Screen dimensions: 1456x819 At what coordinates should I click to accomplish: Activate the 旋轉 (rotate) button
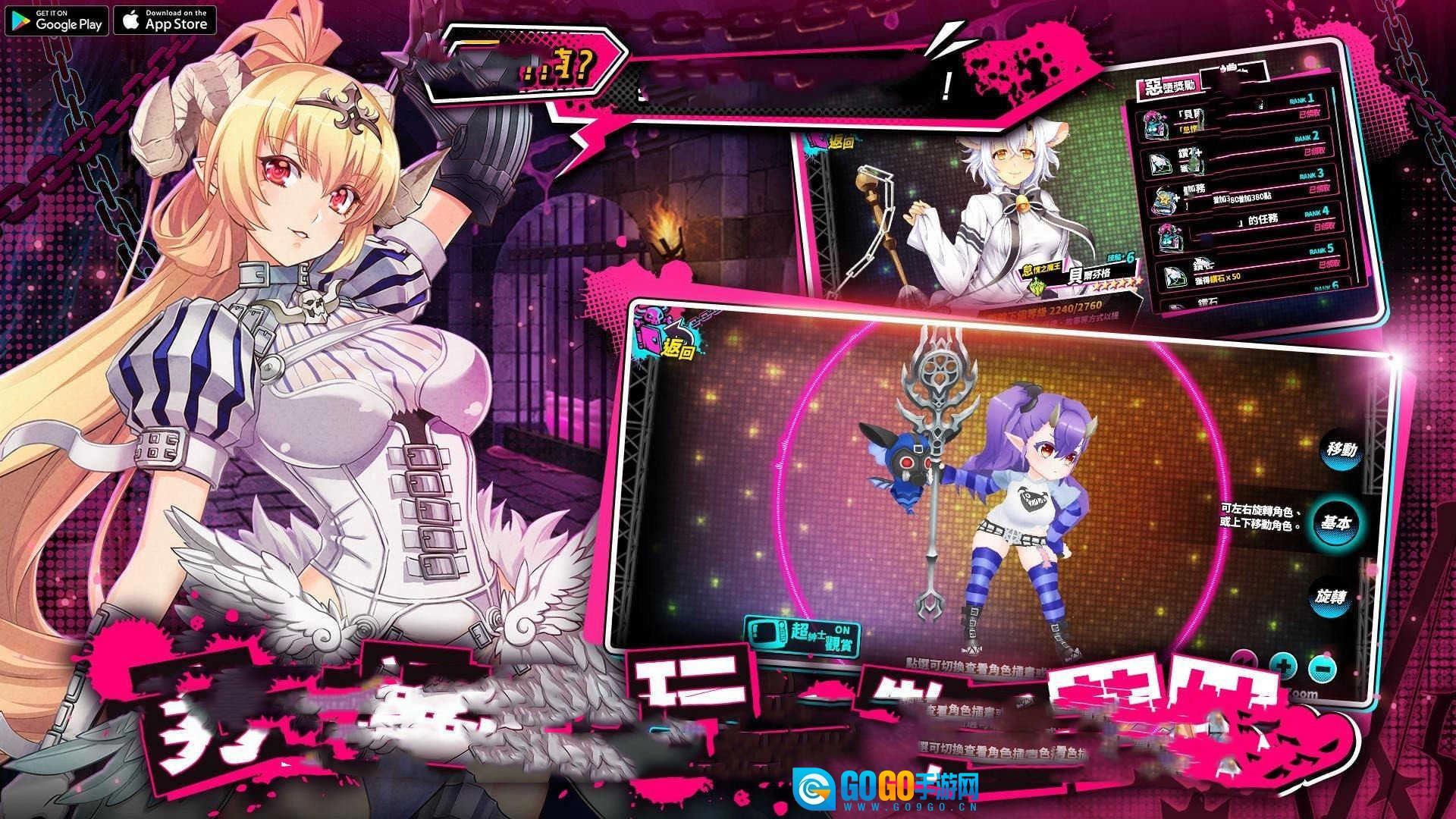[x=1331, y=597]
